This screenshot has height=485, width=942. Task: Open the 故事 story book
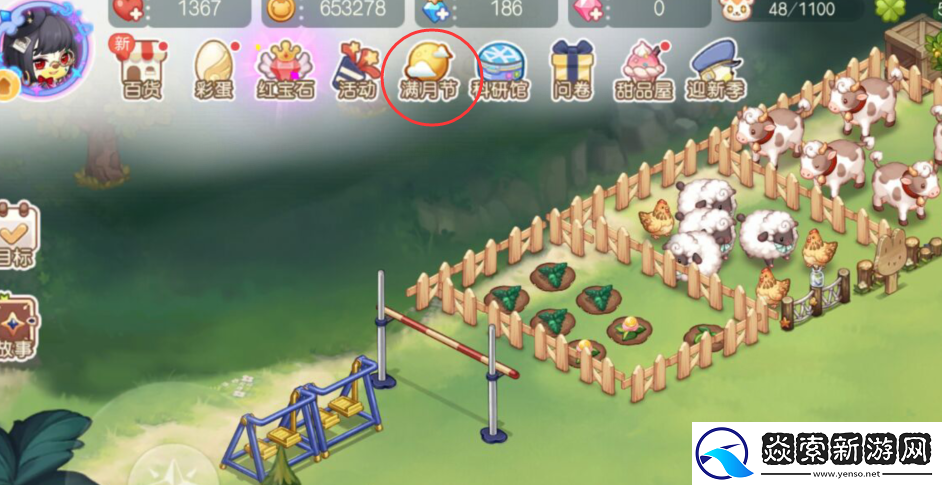pos(15,325)
